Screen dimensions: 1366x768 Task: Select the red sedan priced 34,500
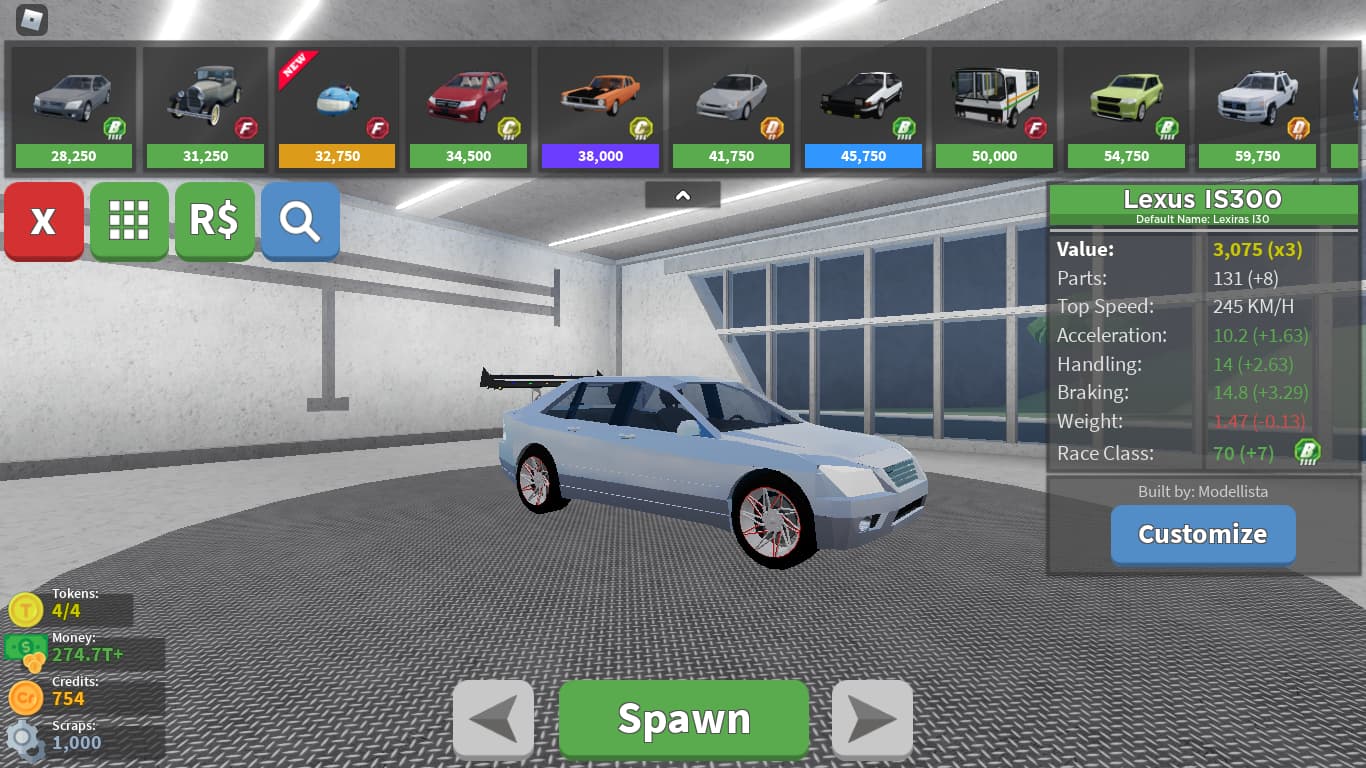[468, 107]
